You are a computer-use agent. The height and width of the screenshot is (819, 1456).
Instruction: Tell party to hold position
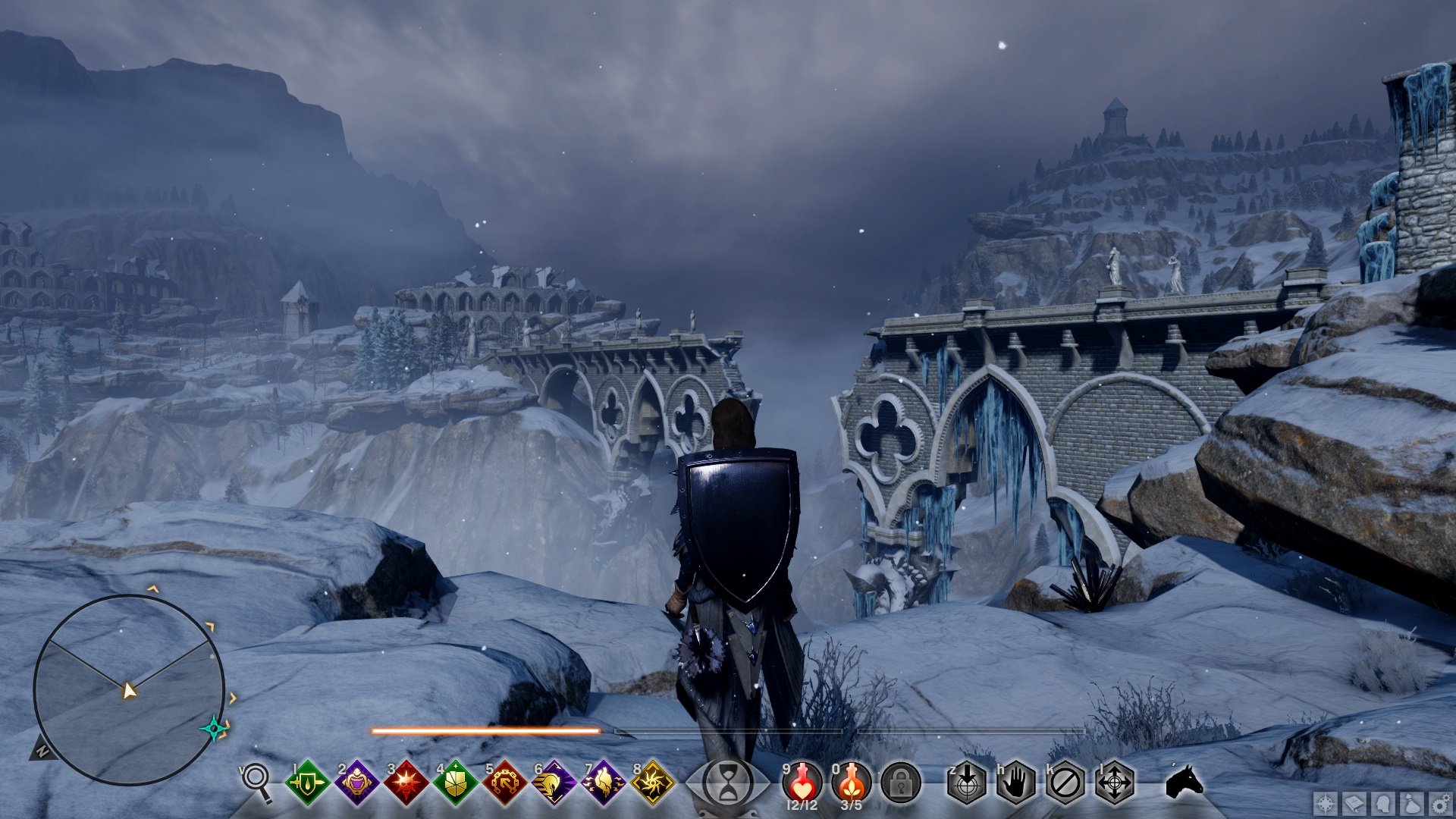tap(1016, 783)
